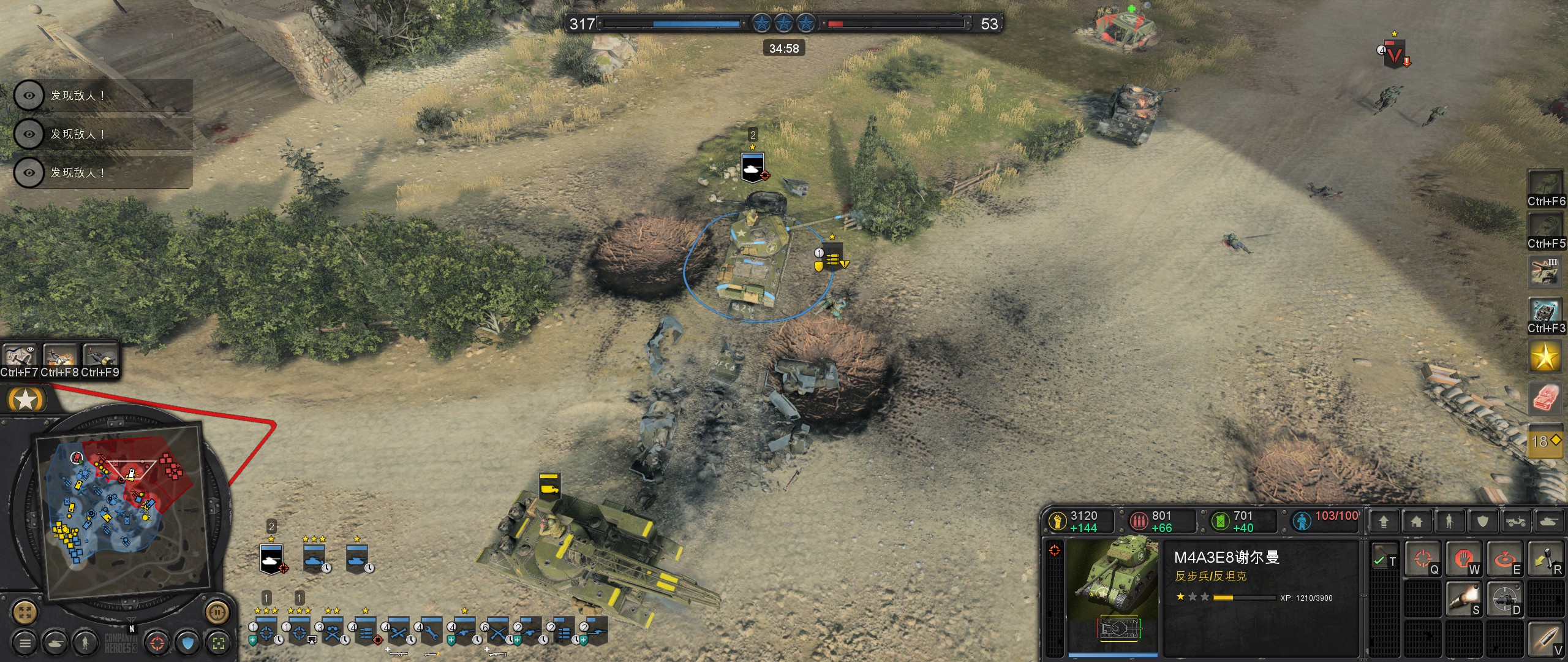Select the bullet ammunition ability (V)
Screen dimensions: 1568x662
coord(1545,639)
